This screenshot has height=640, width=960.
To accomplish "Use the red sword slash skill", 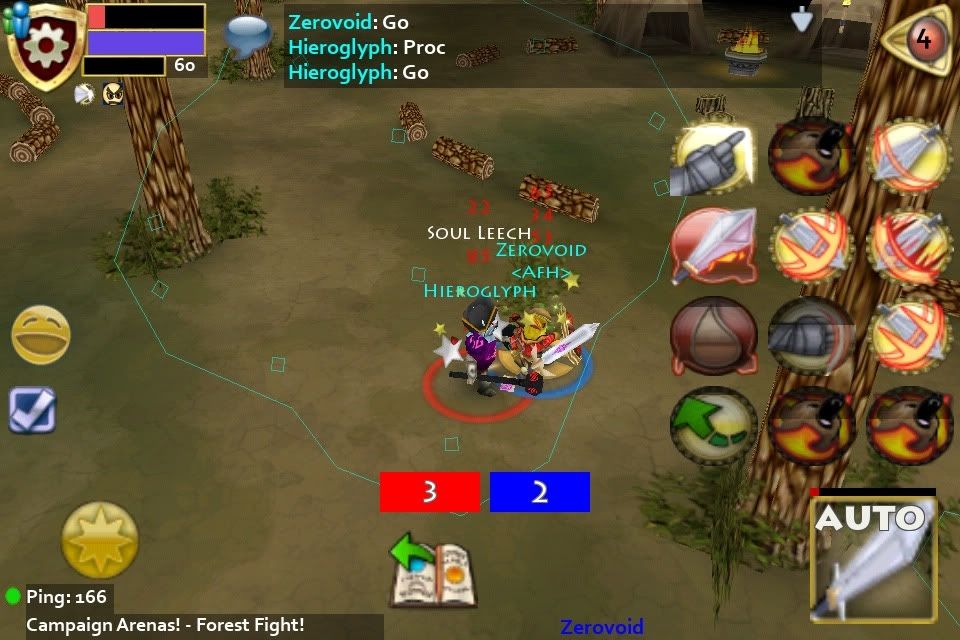I will pyautogui.click(x=712, y=246).
